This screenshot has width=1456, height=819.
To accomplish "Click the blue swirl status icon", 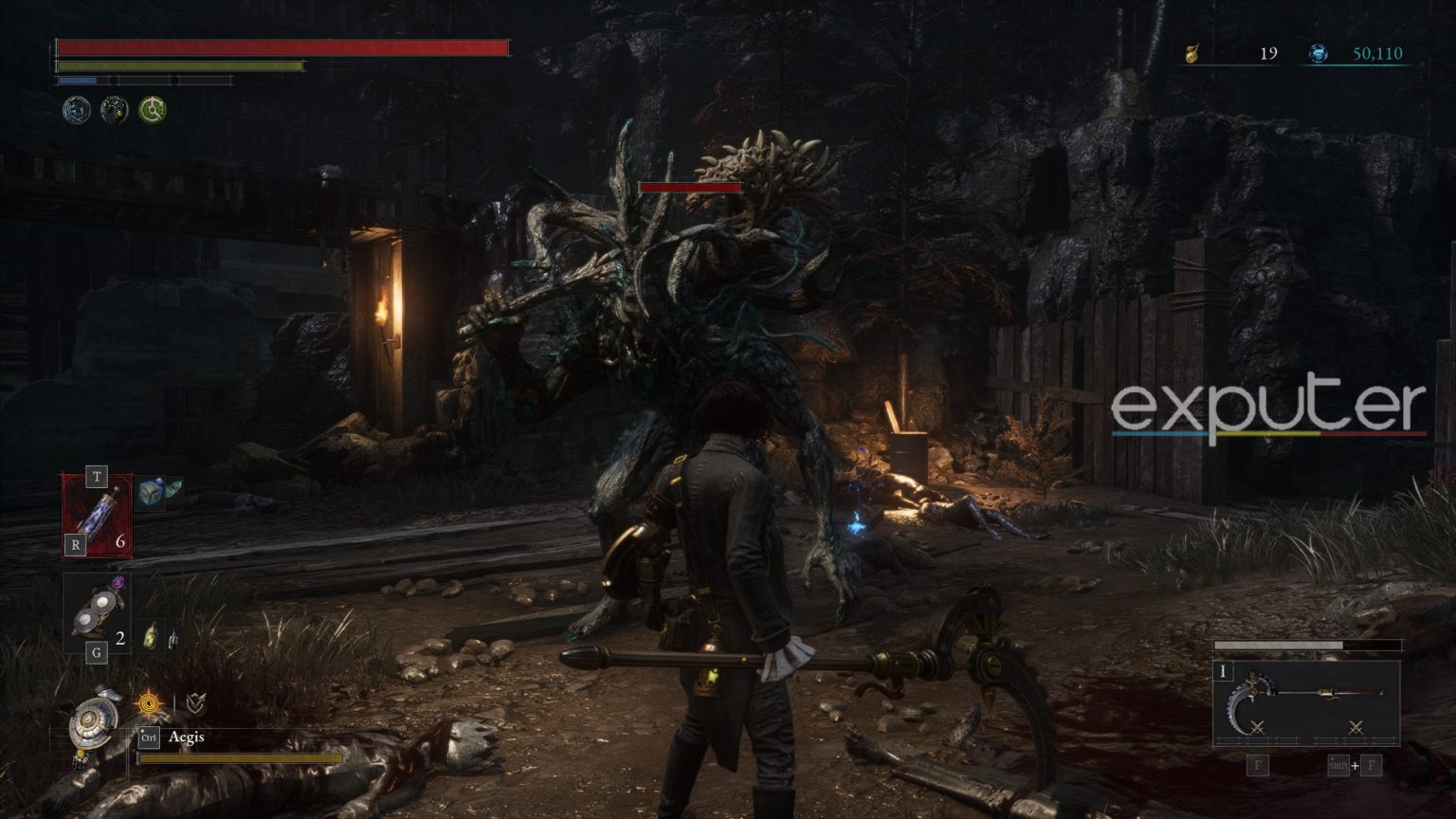I will pos(77,110).
